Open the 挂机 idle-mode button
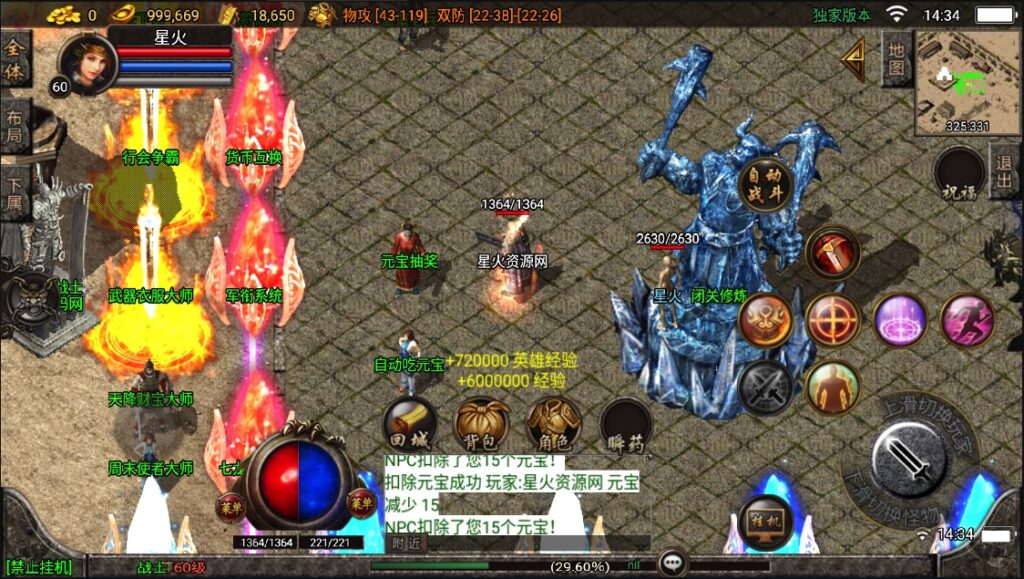 766,522
